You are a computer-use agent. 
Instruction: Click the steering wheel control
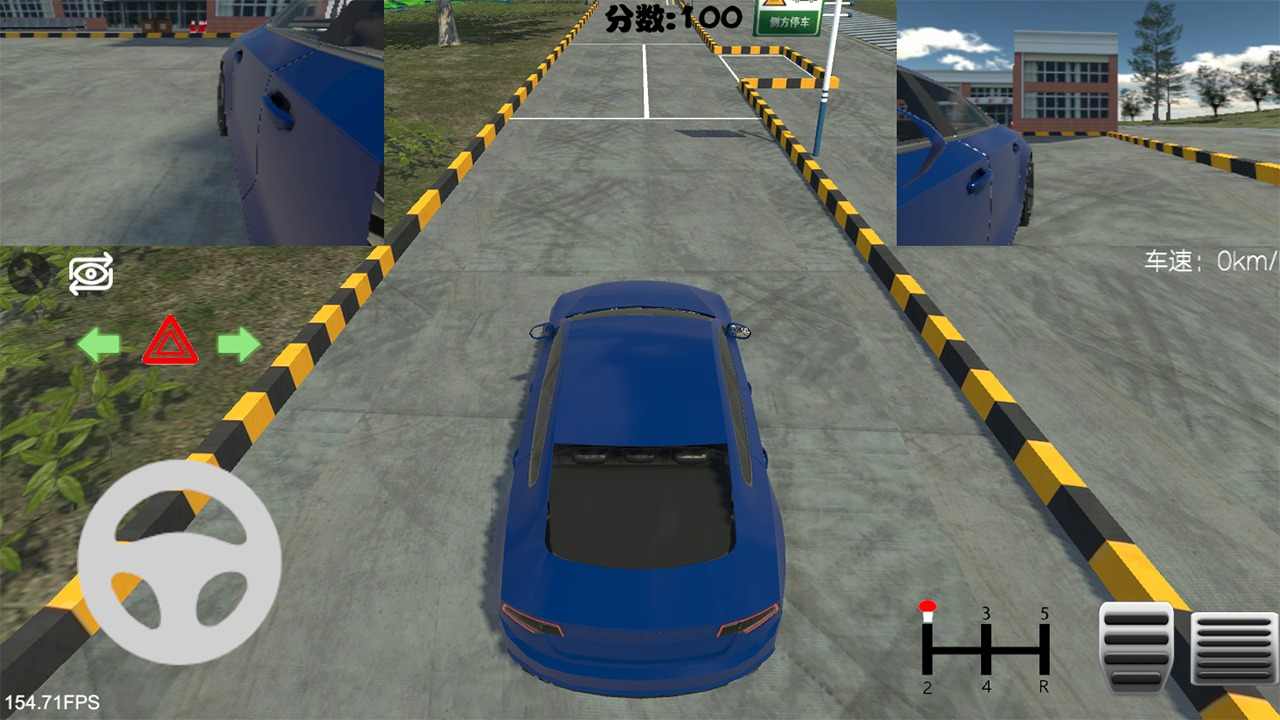click(x=177, y=563)
